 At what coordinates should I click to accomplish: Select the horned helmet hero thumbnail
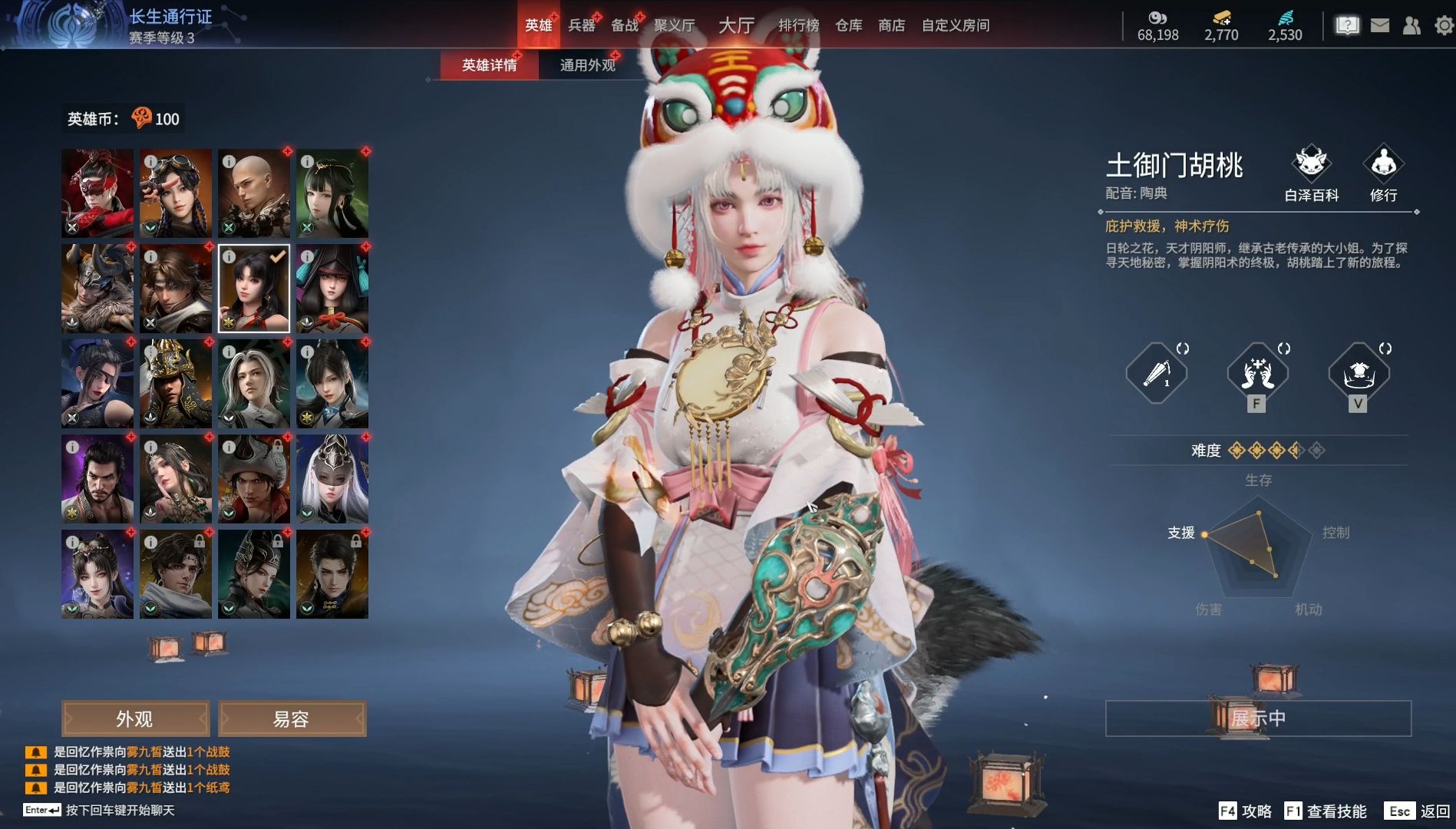point(97,289)
